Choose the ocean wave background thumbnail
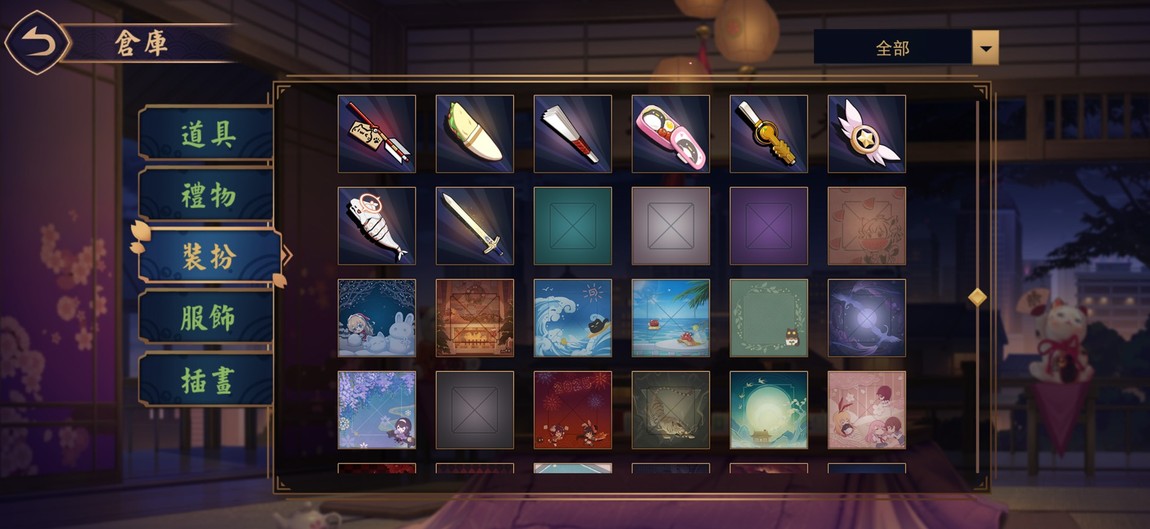1150x529 pixels. point(573,318)
